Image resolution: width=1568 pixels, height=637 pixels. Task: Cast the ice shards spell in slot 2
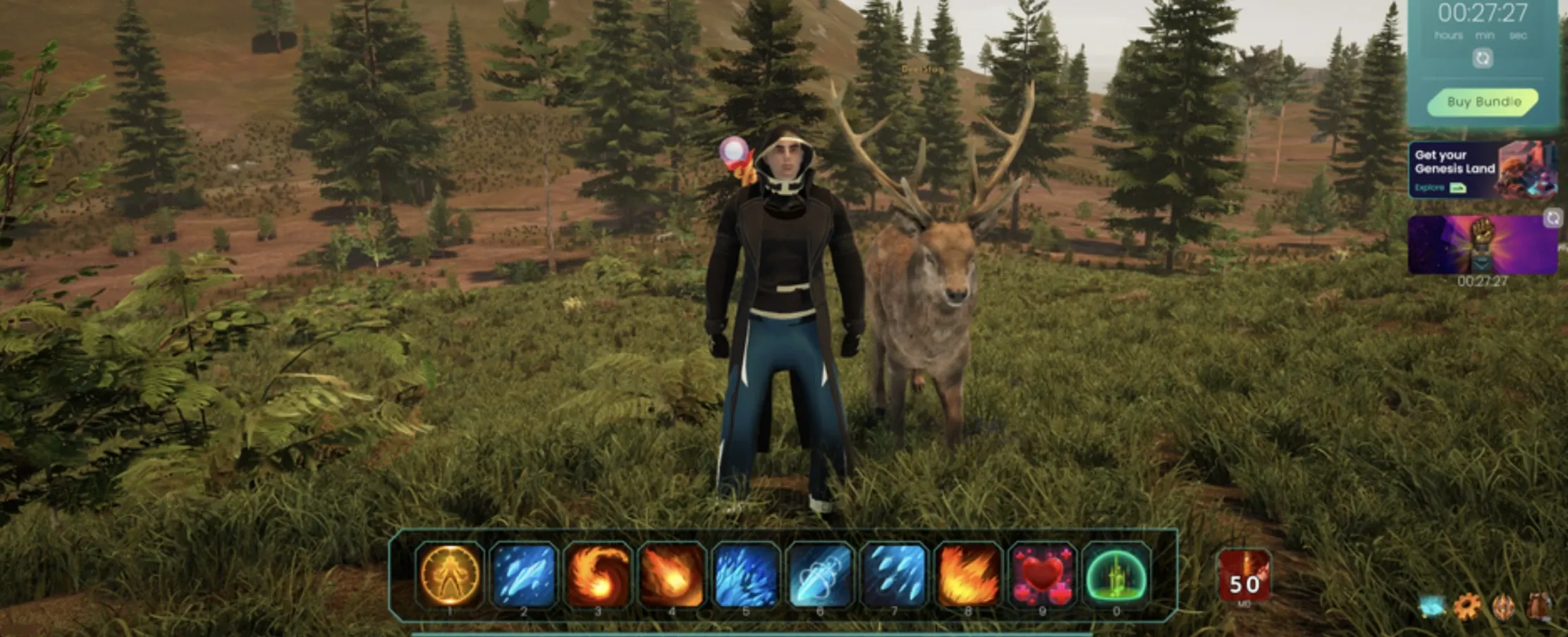[x=524, y=574]
